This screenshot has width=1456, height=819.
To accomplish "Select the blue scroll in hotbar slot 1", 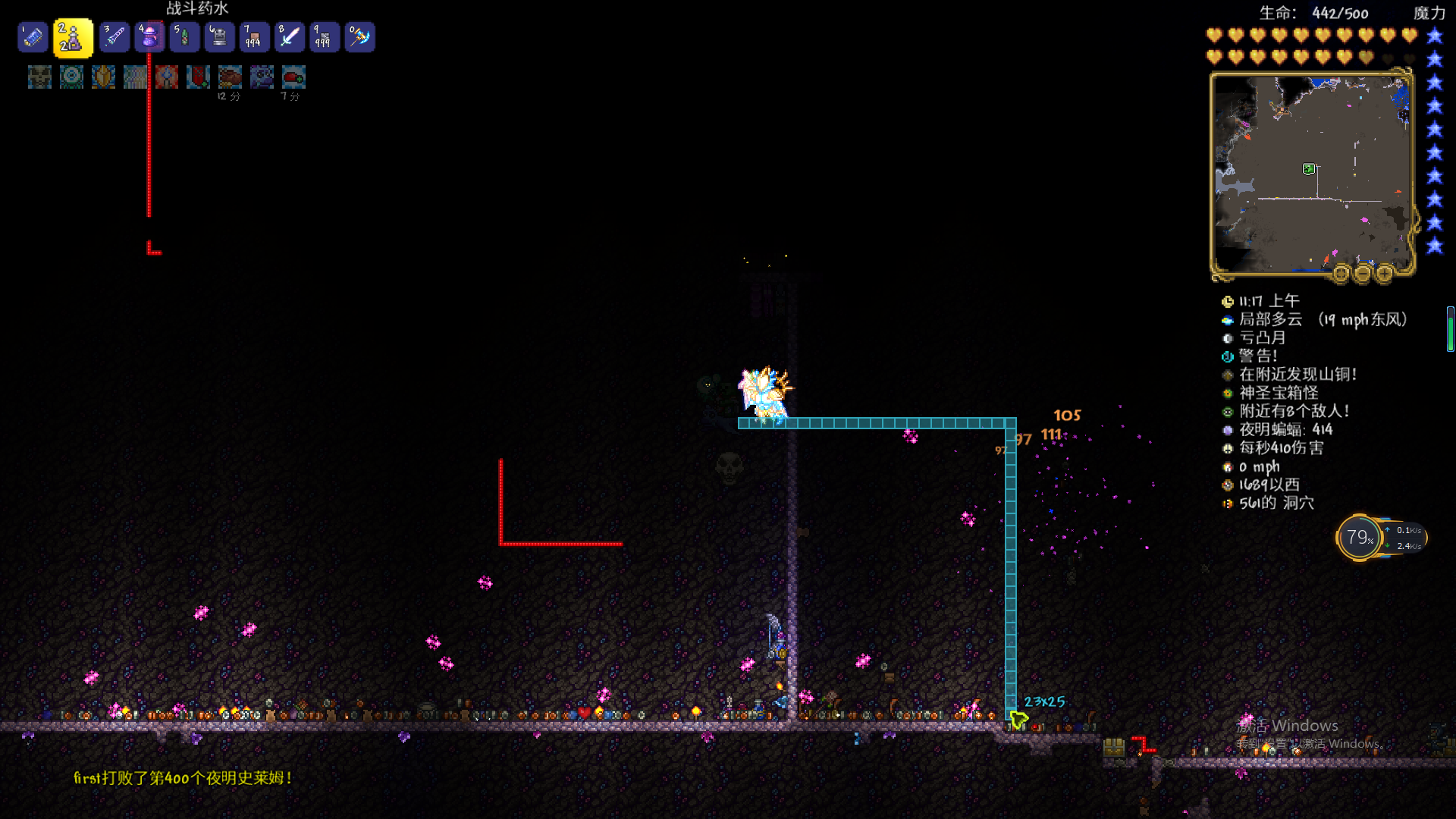I will click(33, 37).
